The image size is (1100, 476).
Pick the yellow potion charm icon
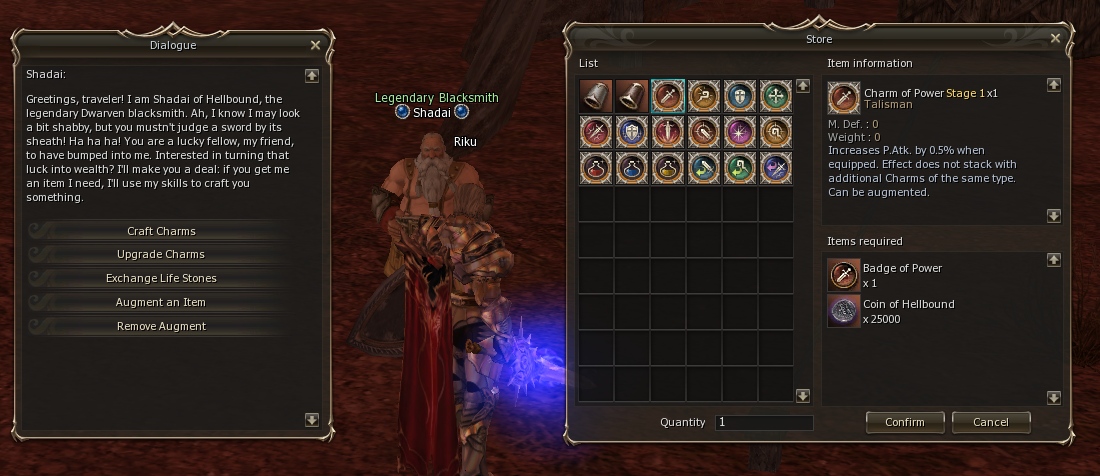pos(668,167)
